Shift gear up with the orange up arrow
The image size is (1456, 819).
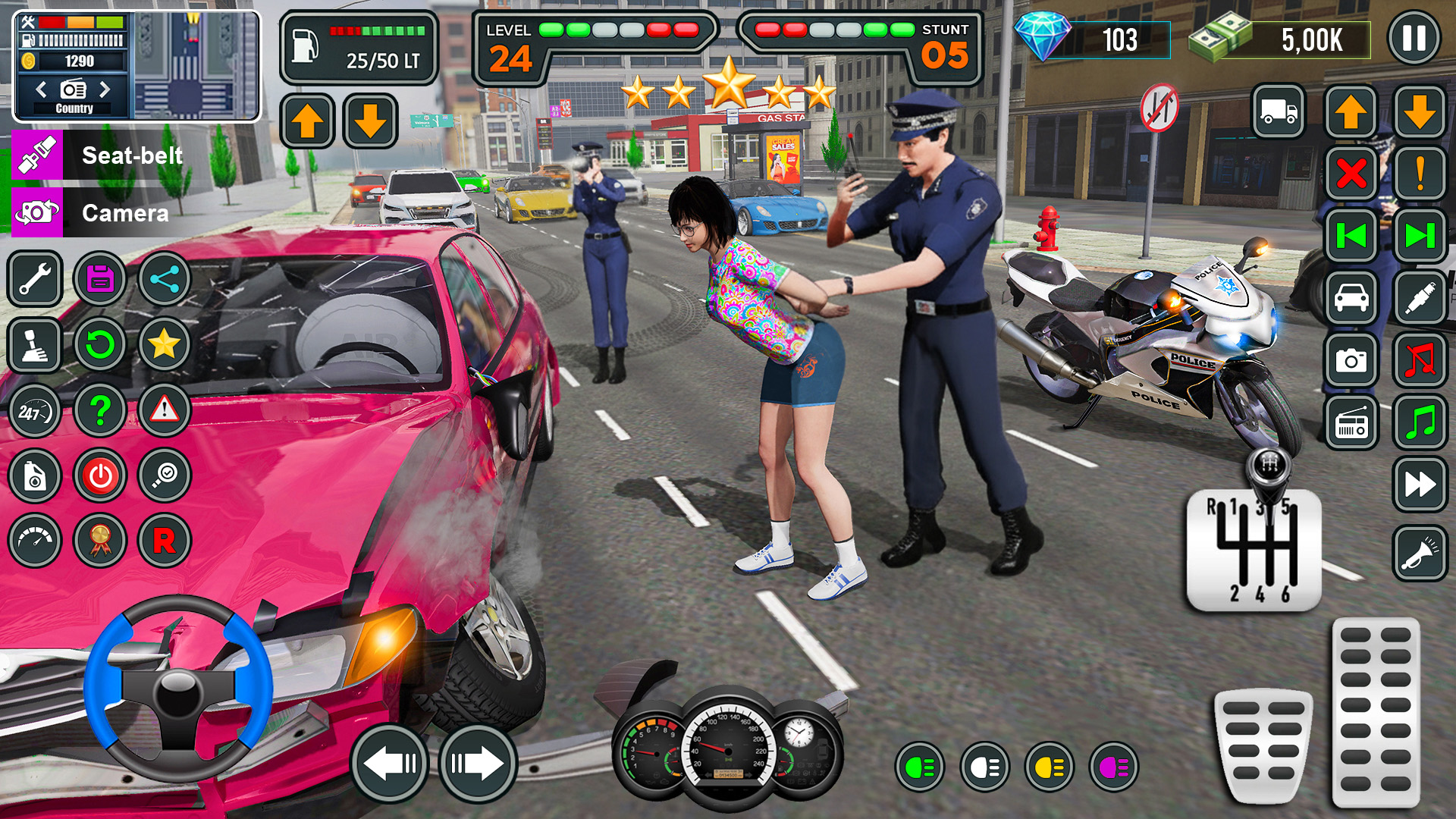307,120
